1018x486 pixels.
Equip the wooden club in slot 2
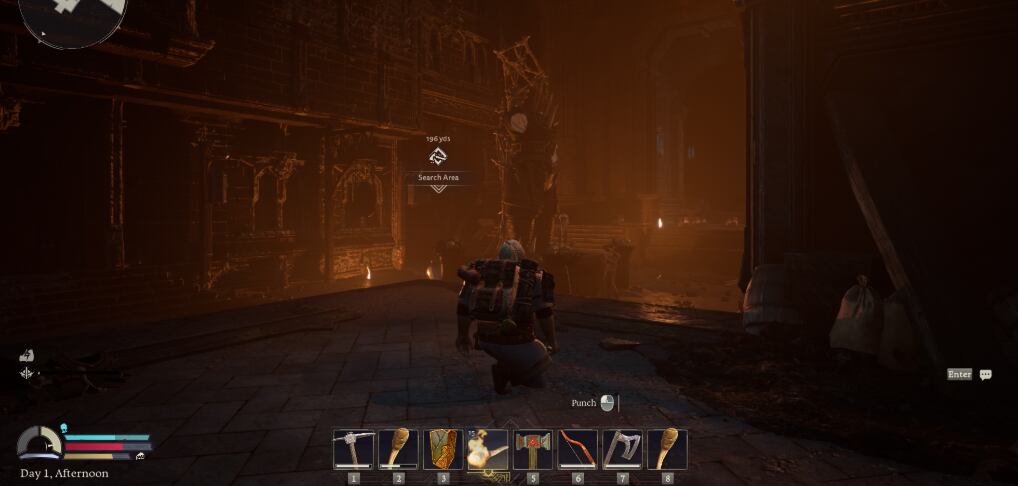point(398,449)
